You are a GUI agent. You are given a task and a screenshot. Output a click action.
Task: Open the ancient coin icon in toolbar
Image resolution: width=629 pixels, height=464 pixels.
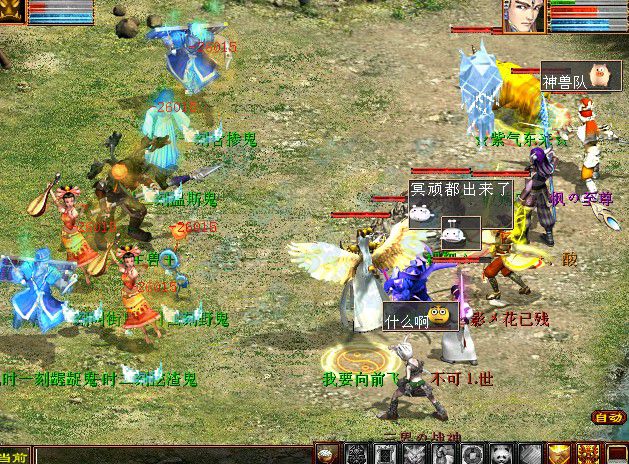point(473,454)
